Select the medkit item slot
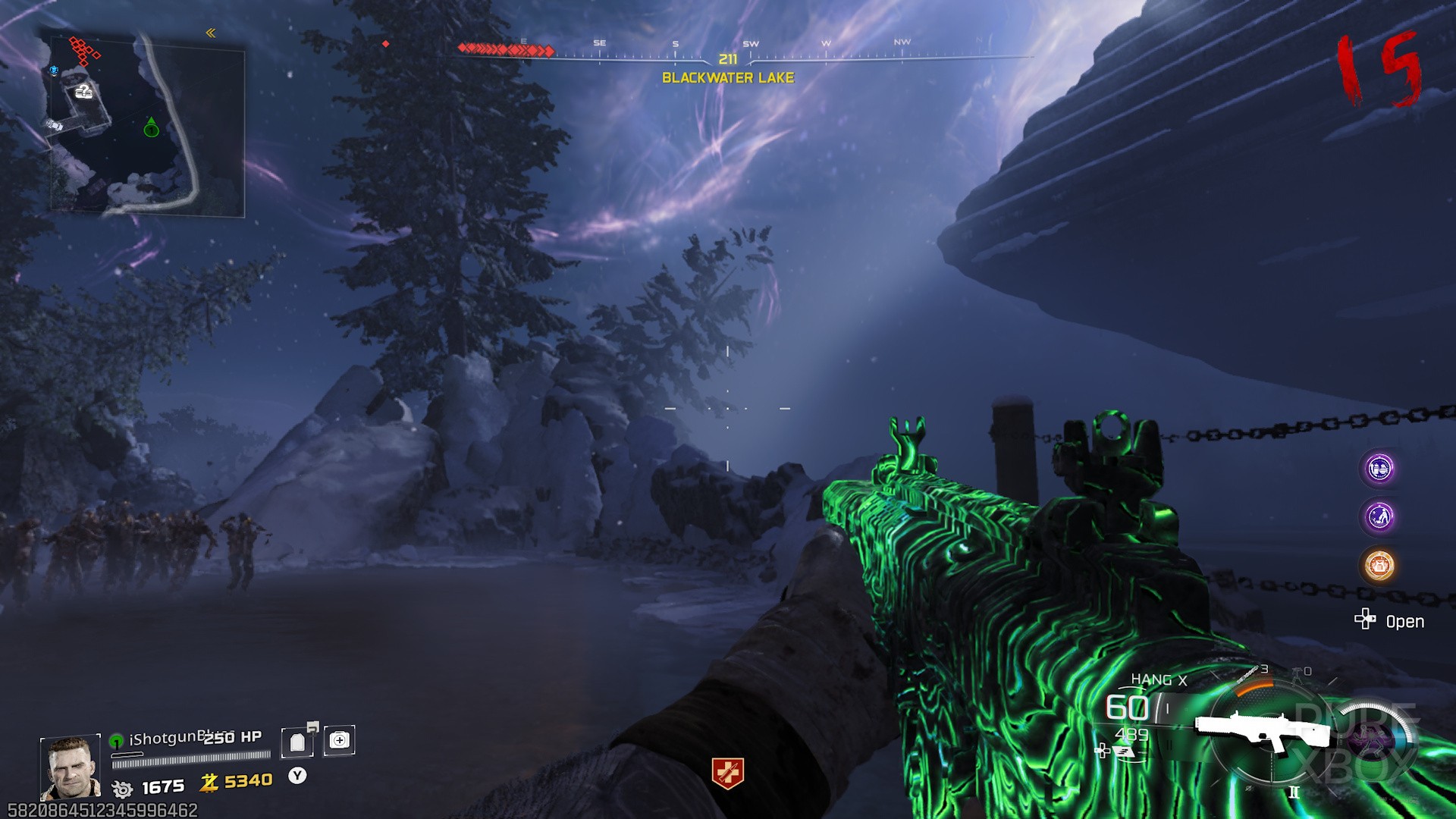This screenshot has height=819, width=1456. tap(339, 740)
